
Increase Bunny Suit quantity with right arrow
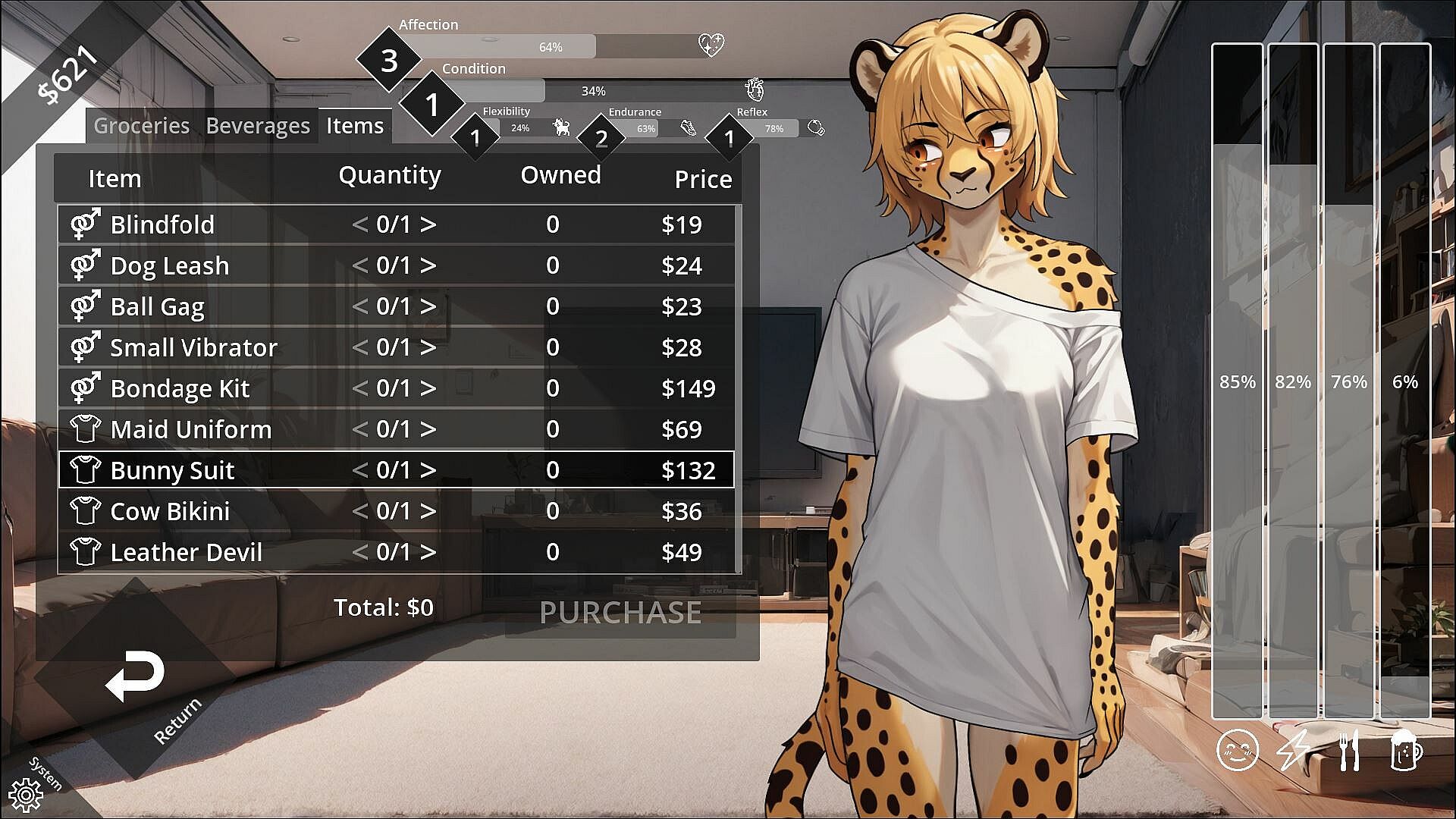pos(428,470)
